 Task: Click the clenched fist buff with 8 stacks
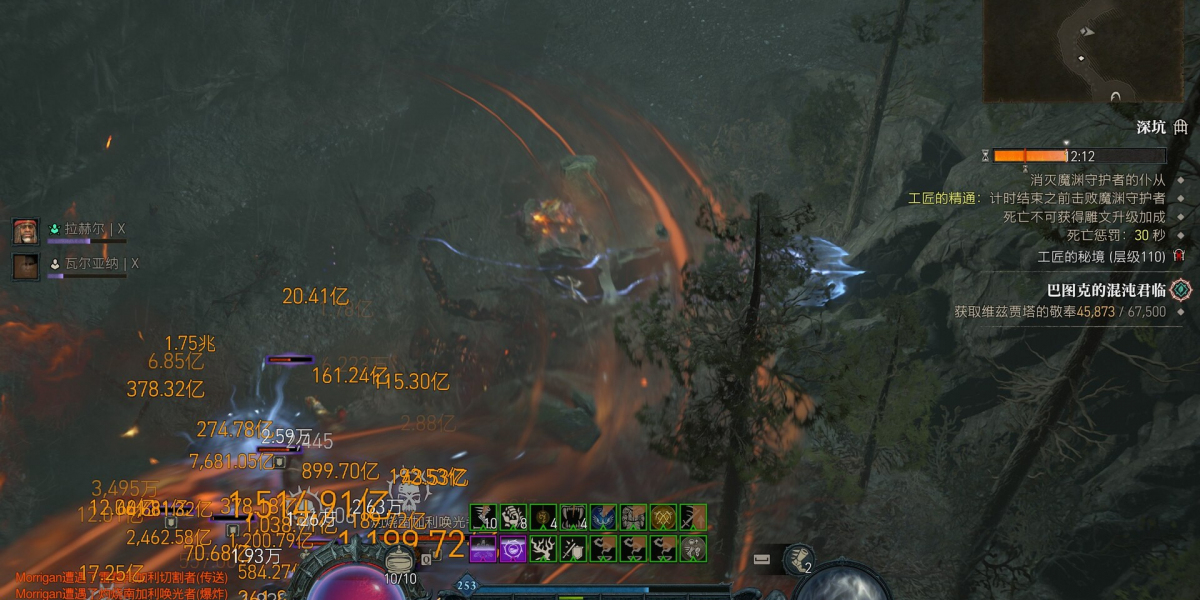[514, 517]
